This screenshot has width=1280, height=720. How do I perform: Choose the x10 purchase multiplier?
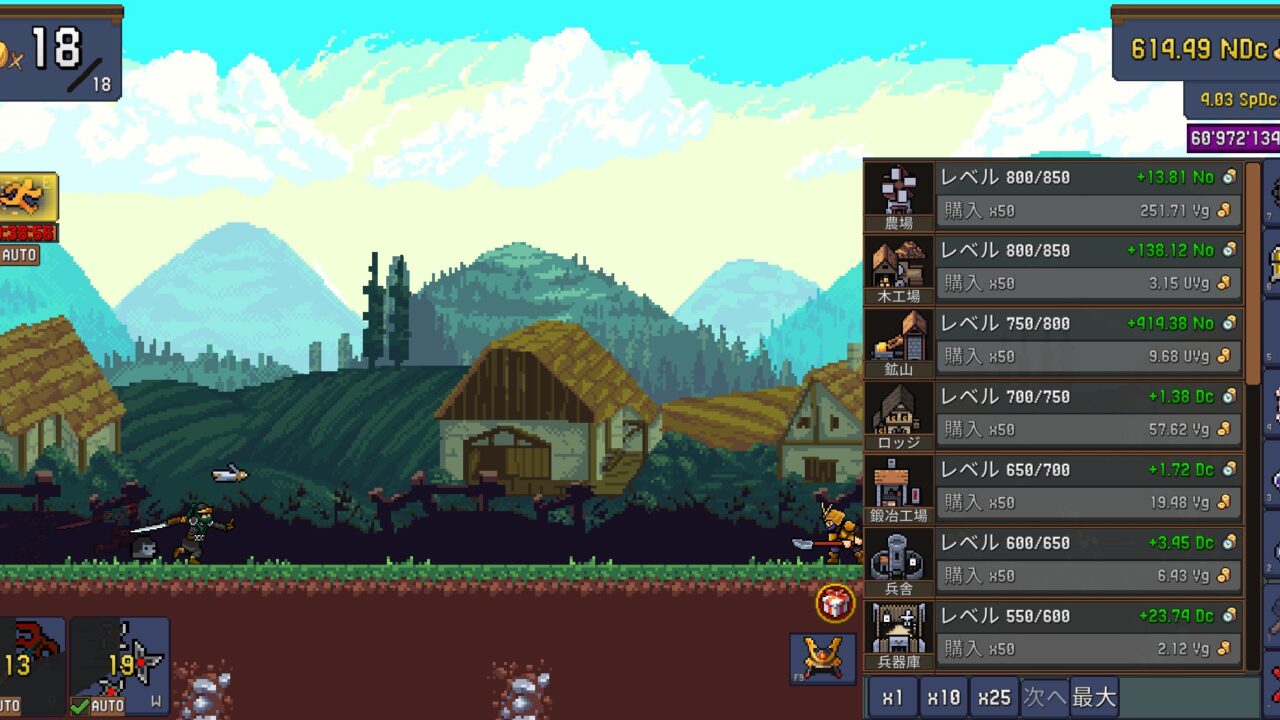pyautogui.click(x=943, y=697)
